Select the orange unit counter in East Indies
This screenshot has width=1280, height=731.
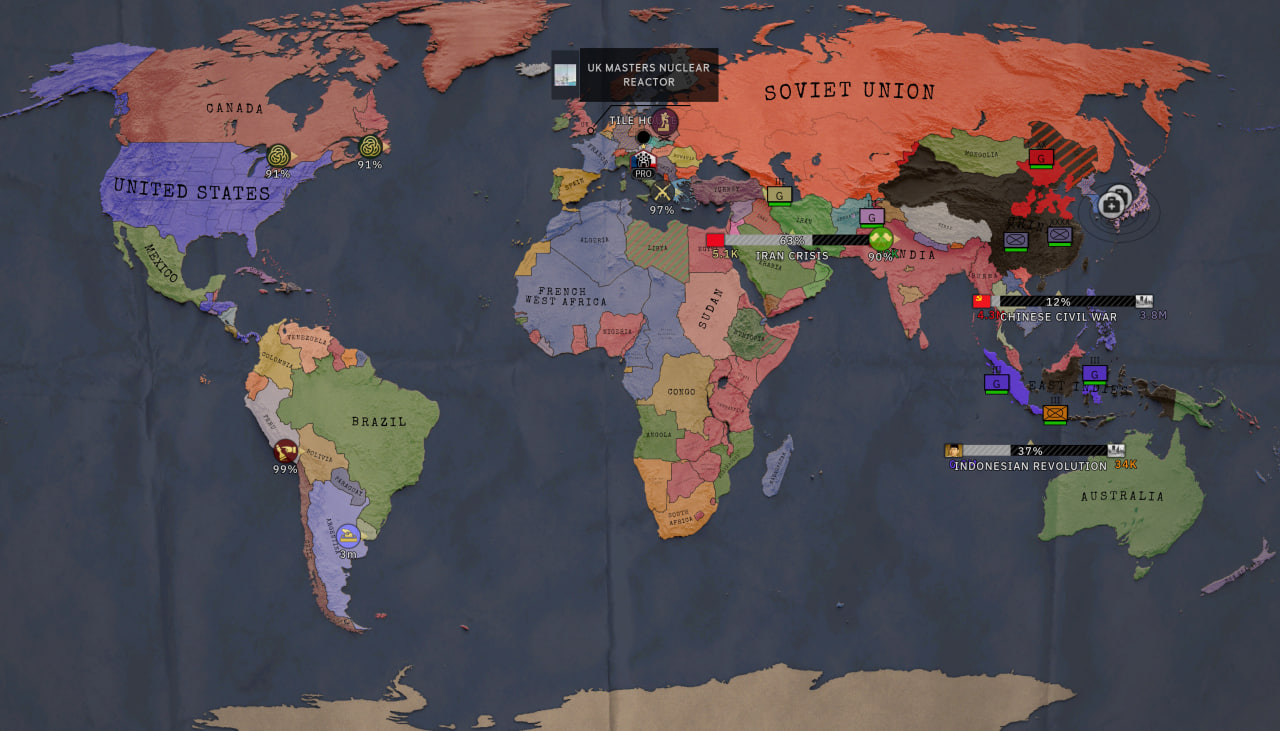1054,412
